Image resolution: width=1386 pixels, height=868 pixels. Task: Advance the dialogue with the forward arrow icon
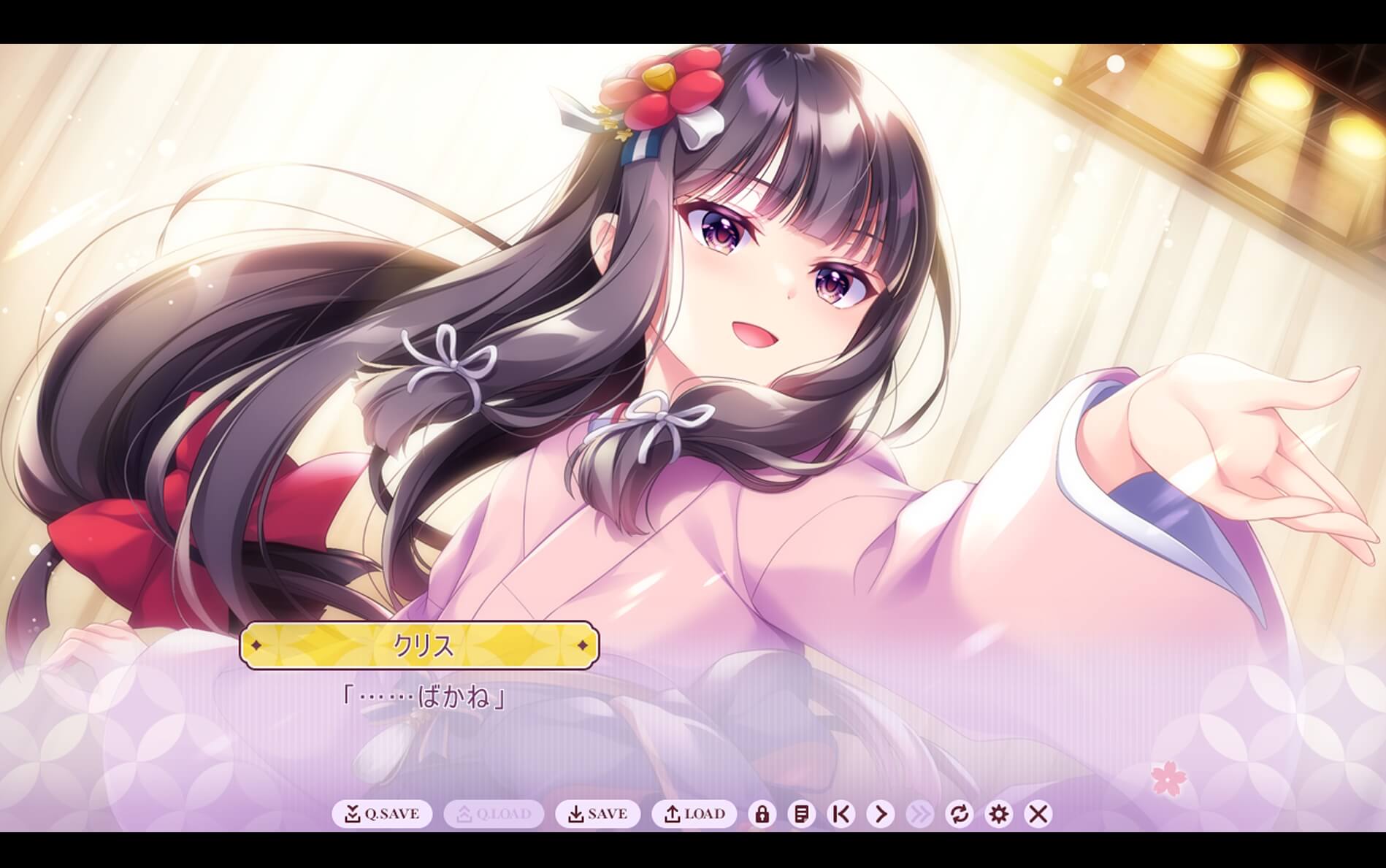[x=879, y=814]
